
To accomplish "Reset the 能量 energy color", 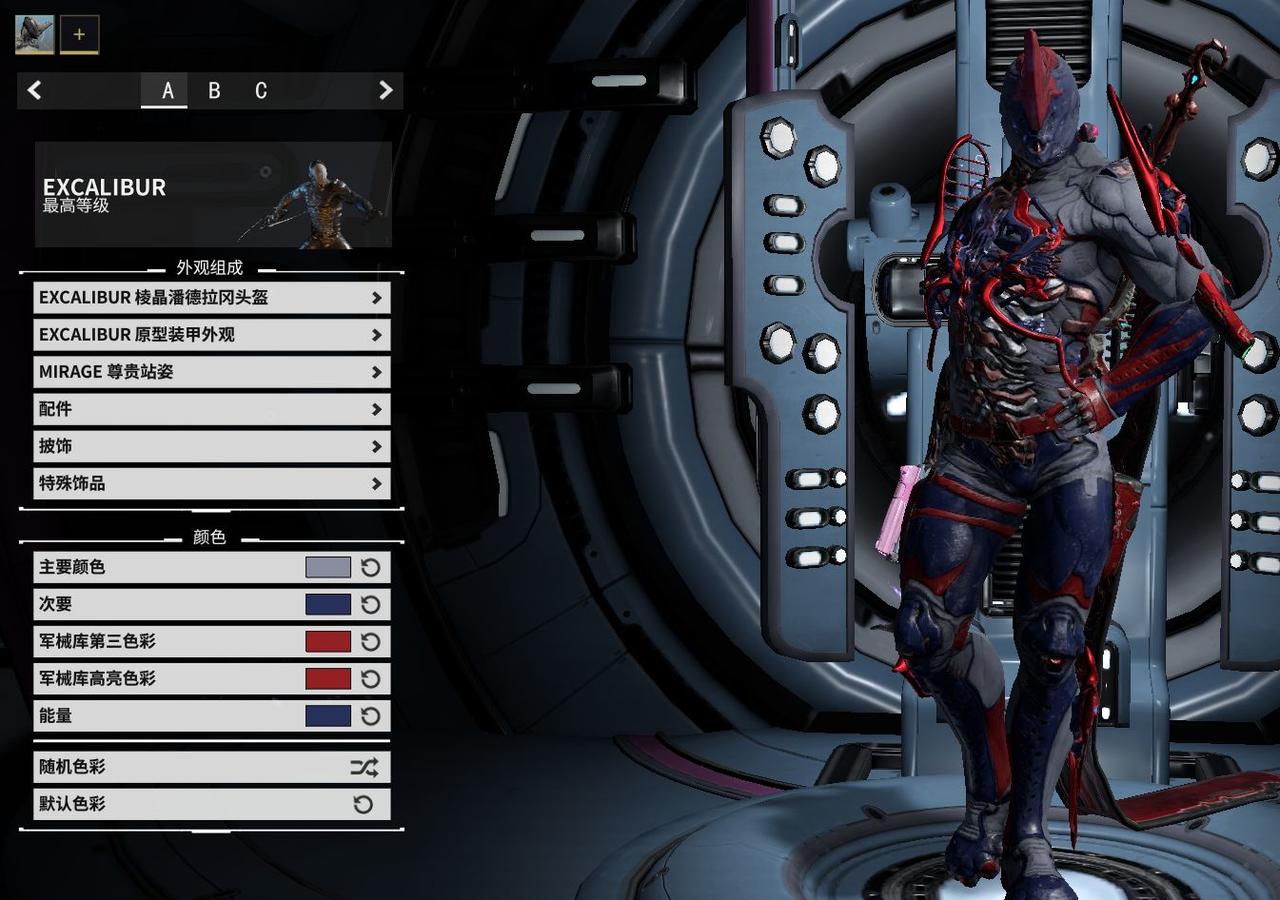I will 371,716.
